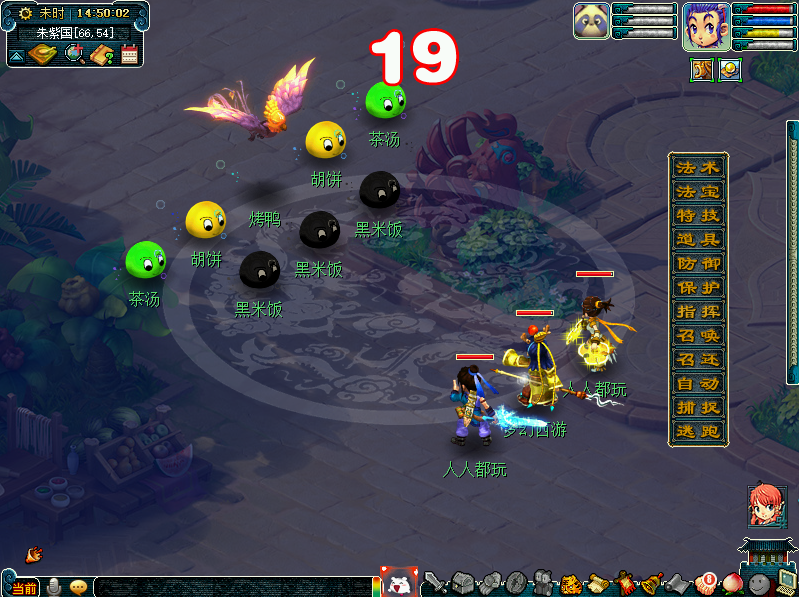Choose the 召唤 summon command
The width and height of the screenshot is (799, 597).
(698, 335)
